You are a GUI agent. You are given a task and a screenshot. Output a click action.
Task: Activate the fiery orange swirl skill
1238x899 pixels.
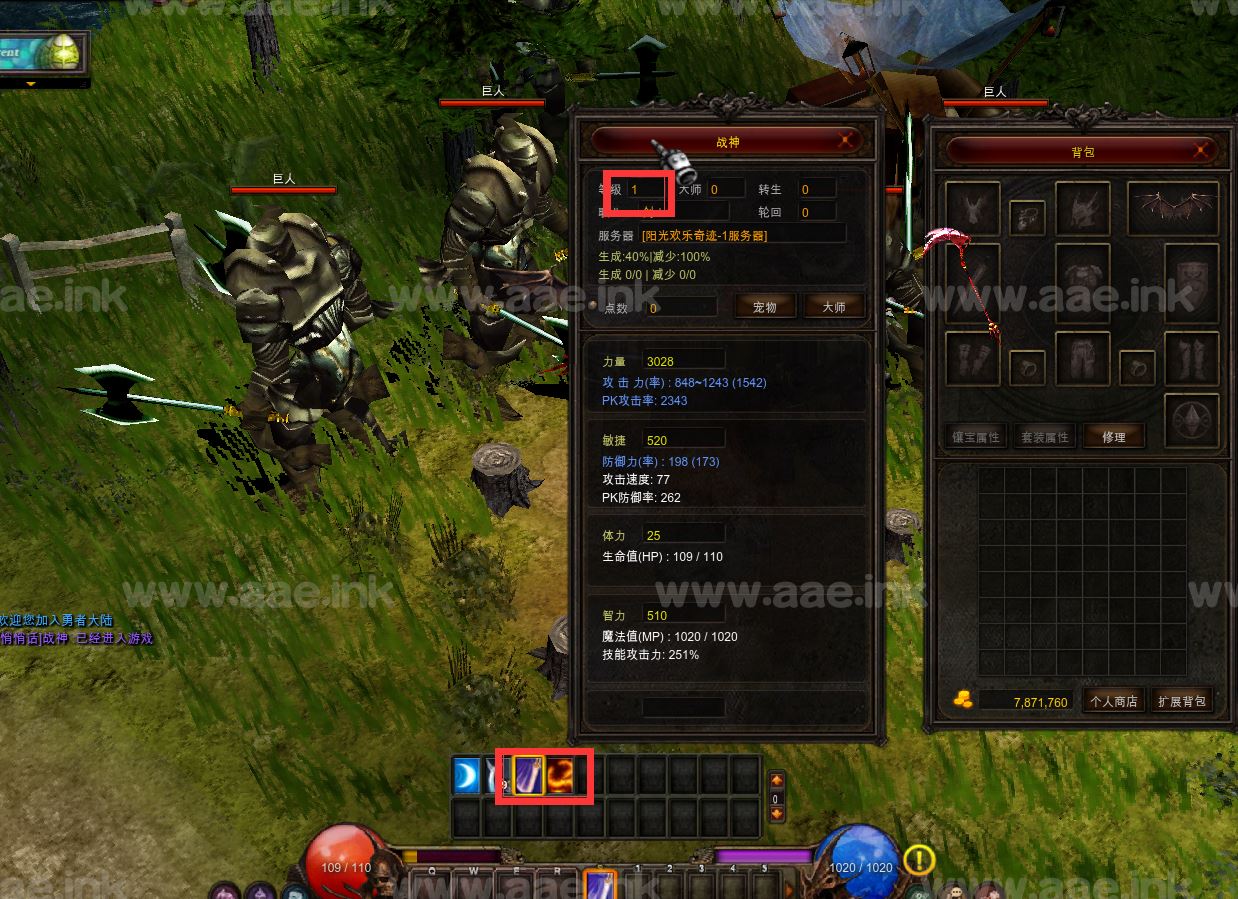point(561,776)
